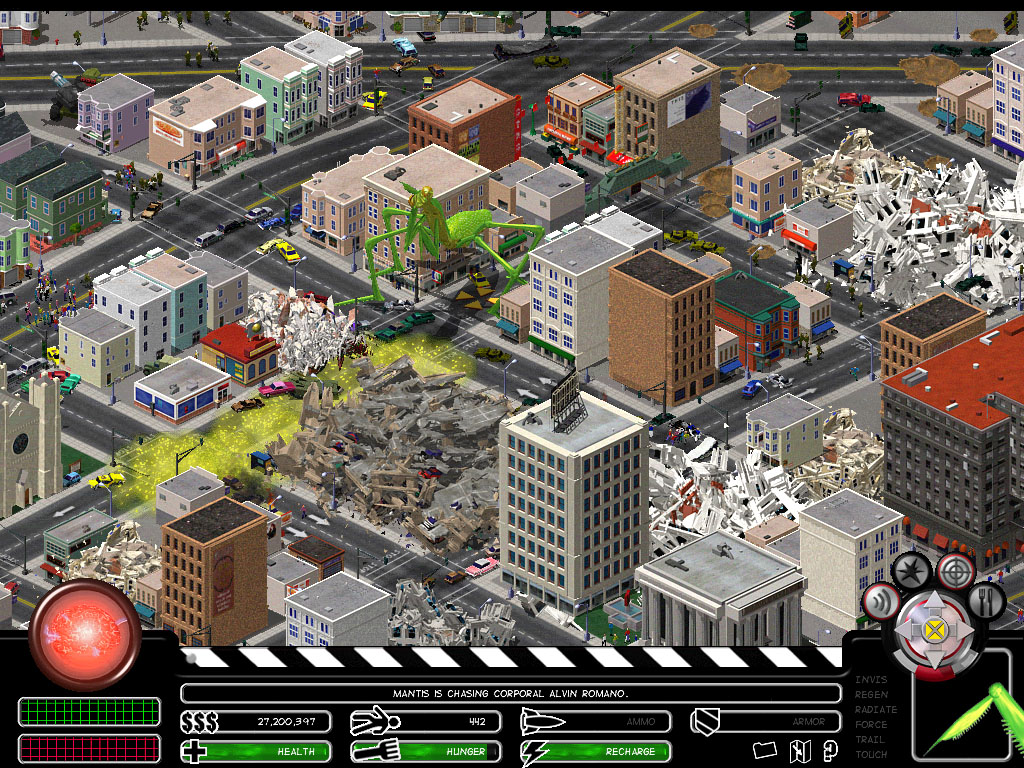Click the yellow X center of the direction pad
This screenshot has width=1024, height=768.
[934, 630]
